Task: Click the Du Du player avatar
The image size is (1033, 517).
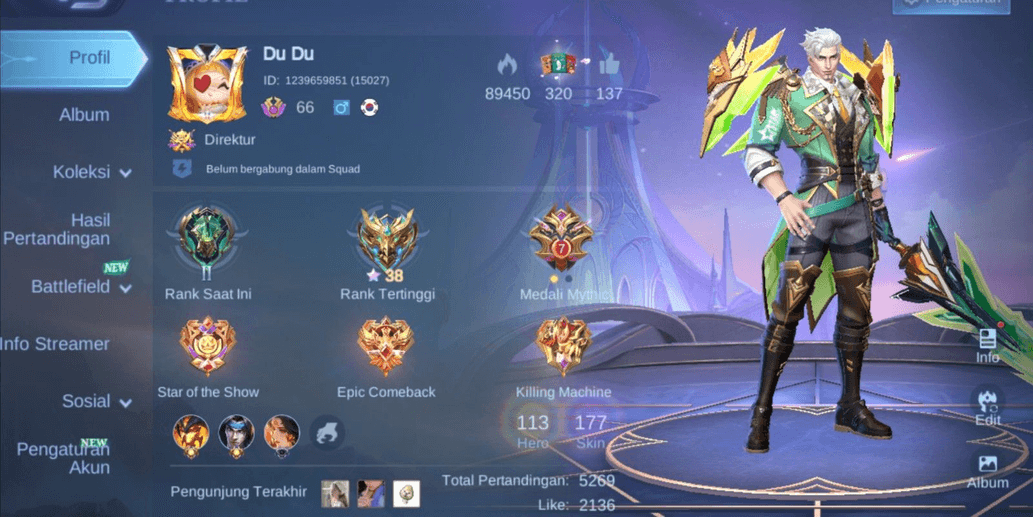Action: click(206, 82)
